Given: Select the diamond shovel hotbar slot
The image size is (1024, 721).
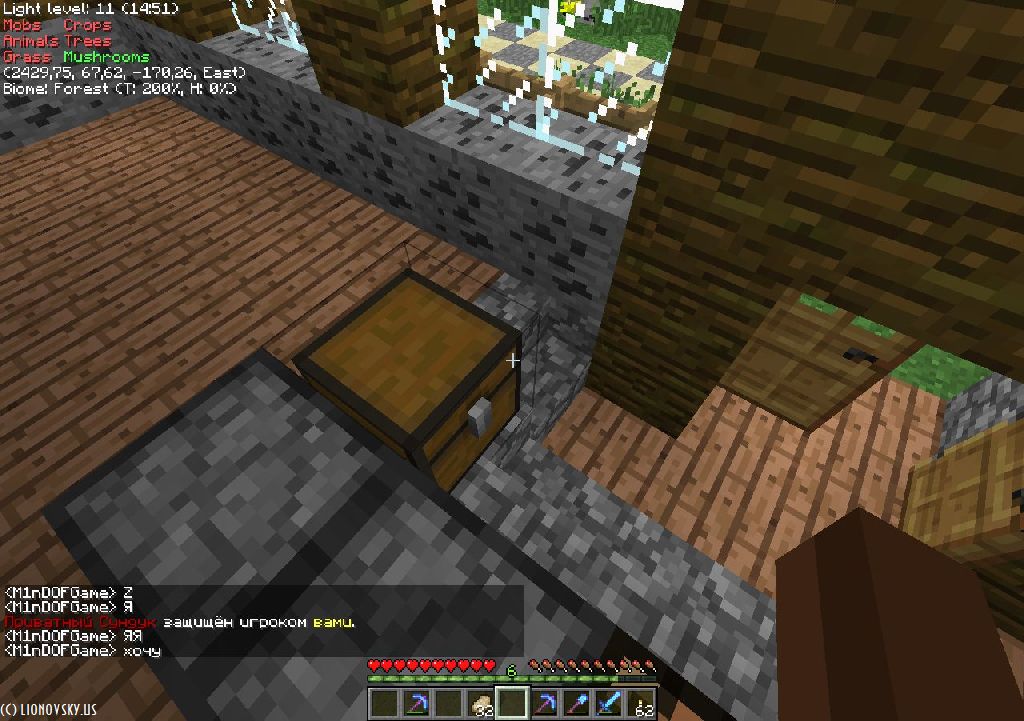Looking at the screenshot, I should tap(577, 703).
